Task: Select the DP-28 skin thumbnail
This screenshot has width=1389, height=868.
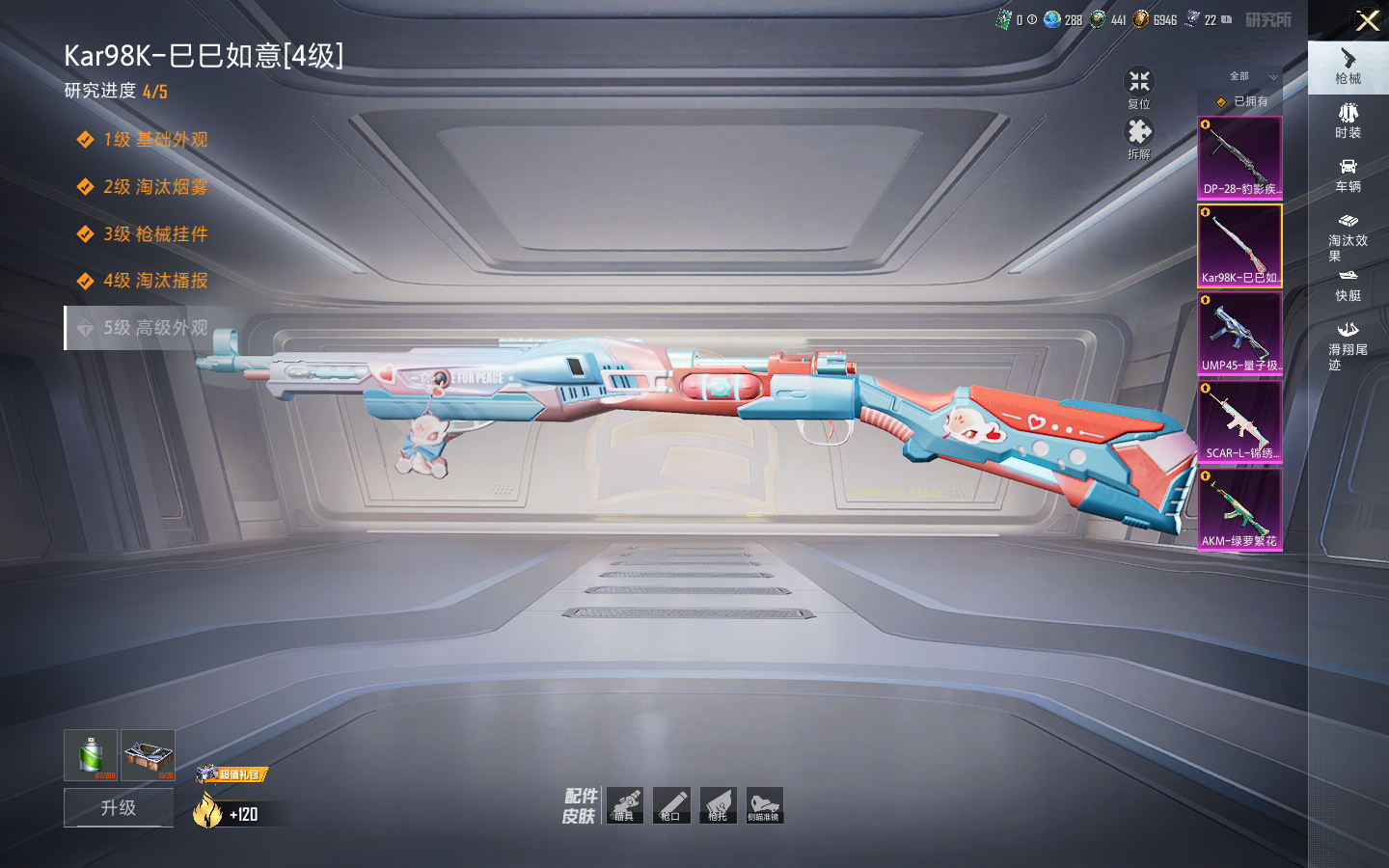Action: tap(1239, 157)
